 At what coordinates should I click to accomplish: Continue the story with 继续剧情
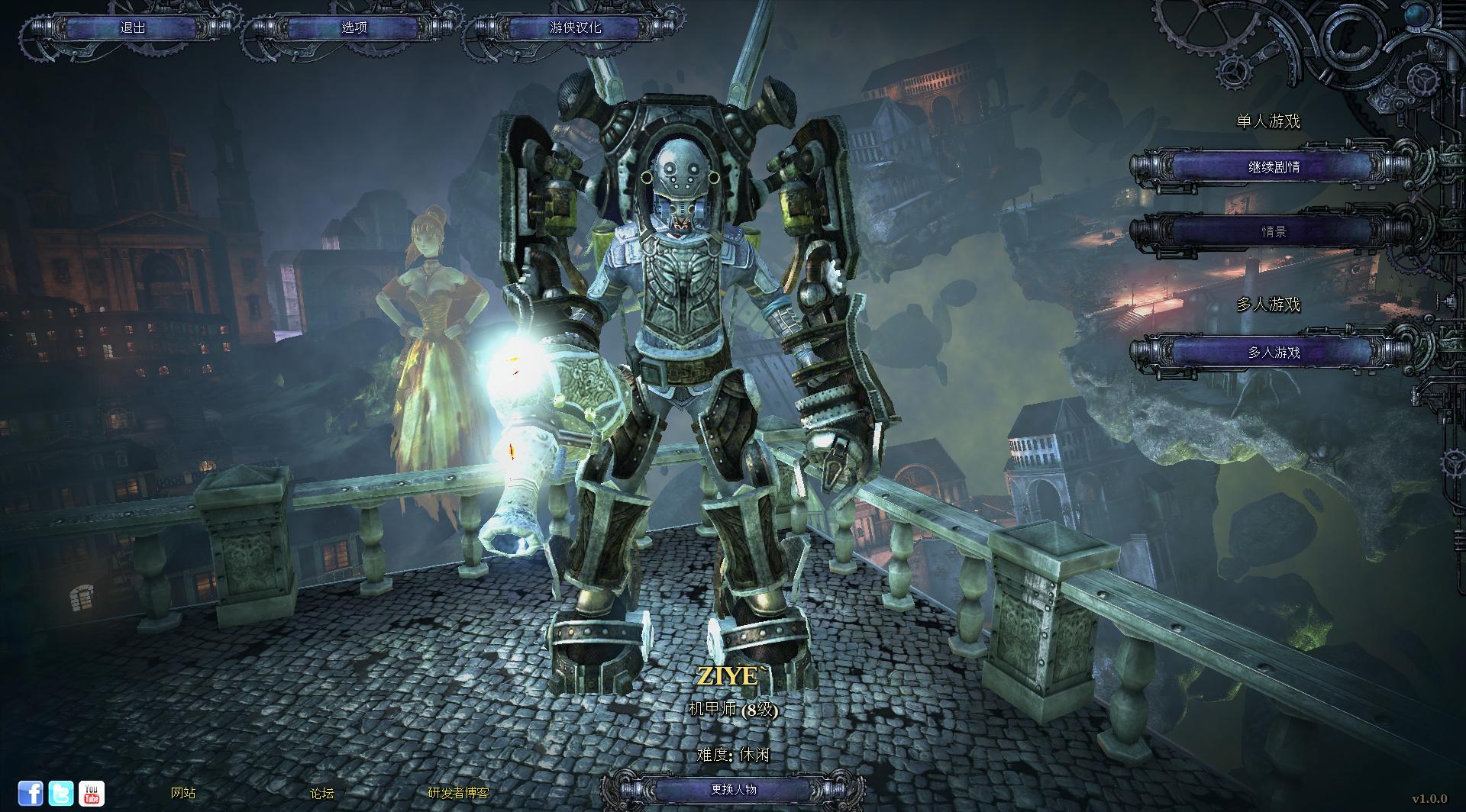(1274, 166)
